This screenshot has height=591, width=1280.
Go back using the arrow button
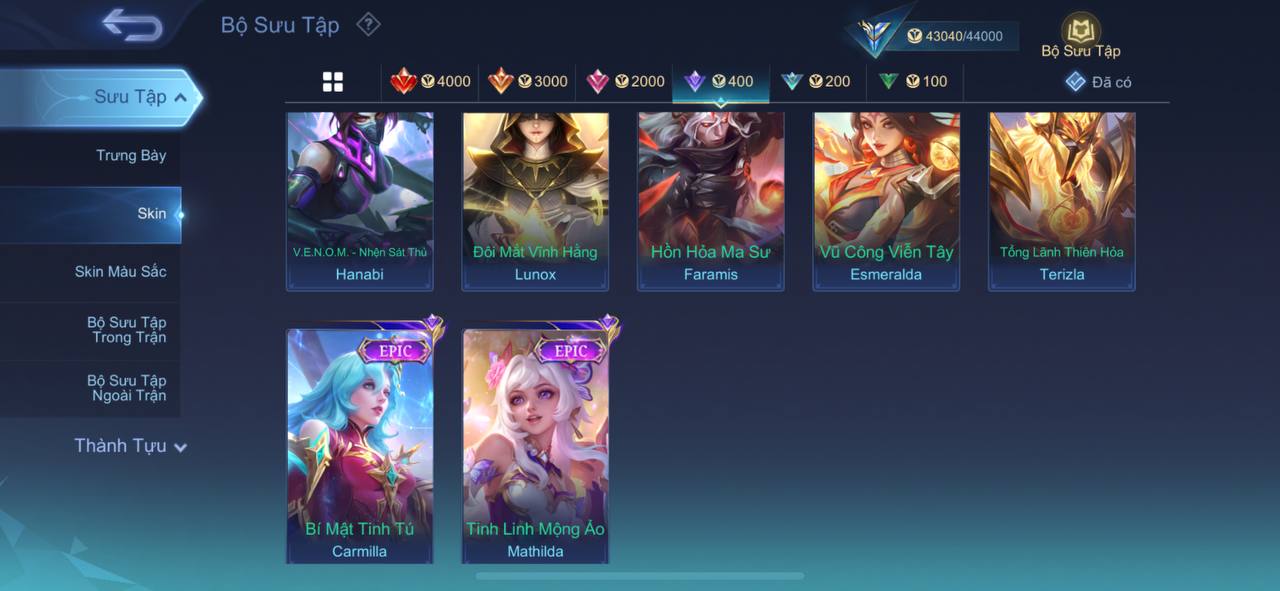coord(131,25)
